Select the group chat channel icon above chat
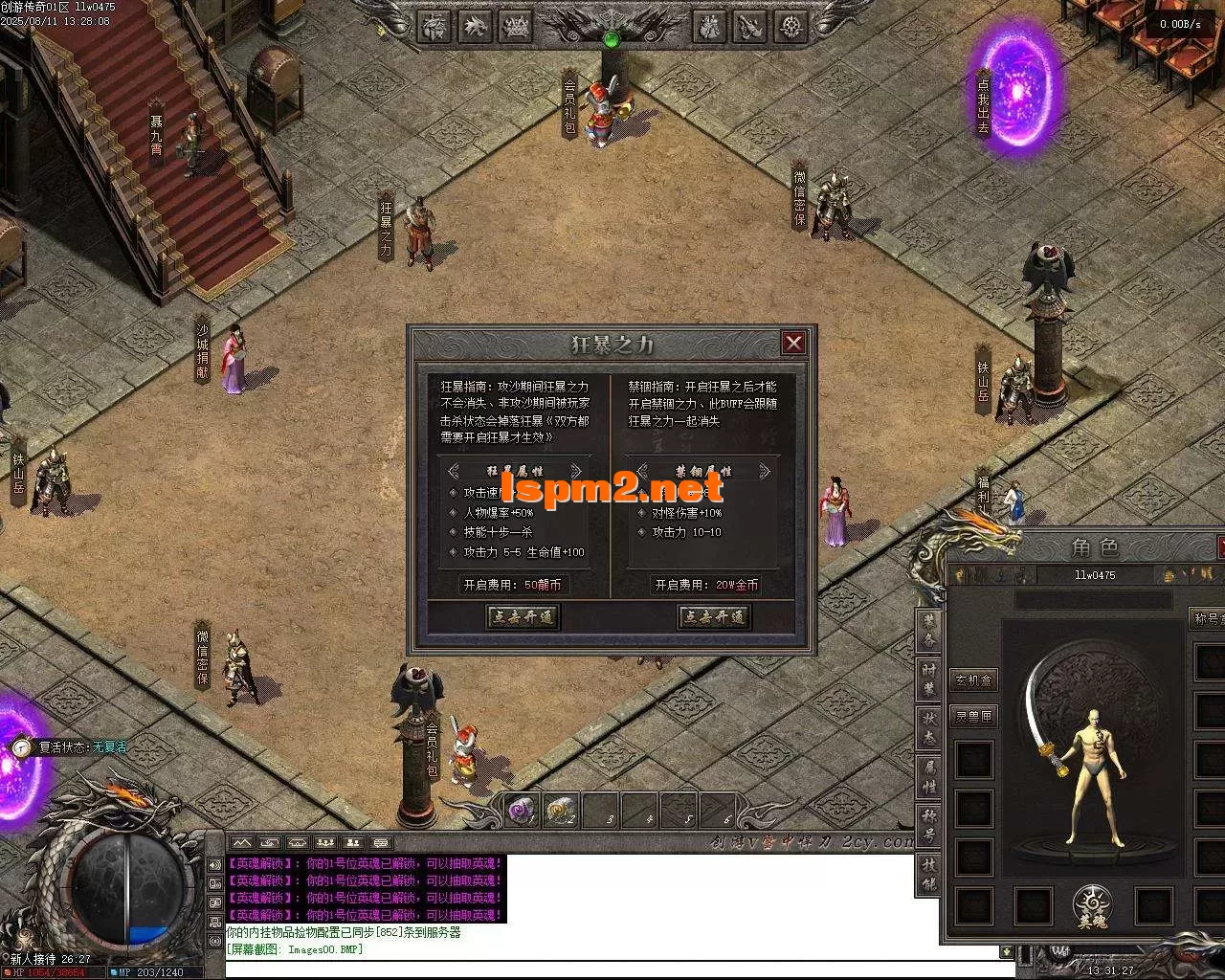Screen dimensions: 1225x980 pyautogui.click(x=324, y=843)
